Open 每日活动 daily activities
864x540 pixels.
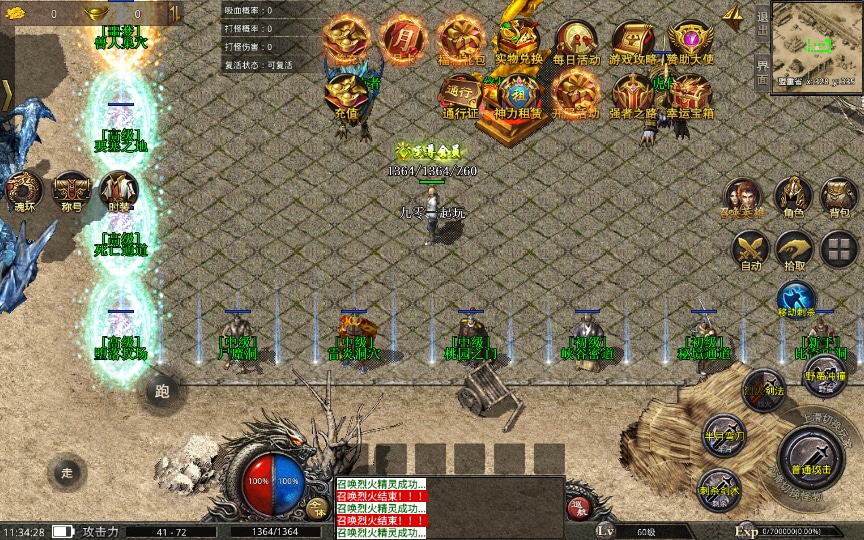pyautogui.click(x=576, y=40)
